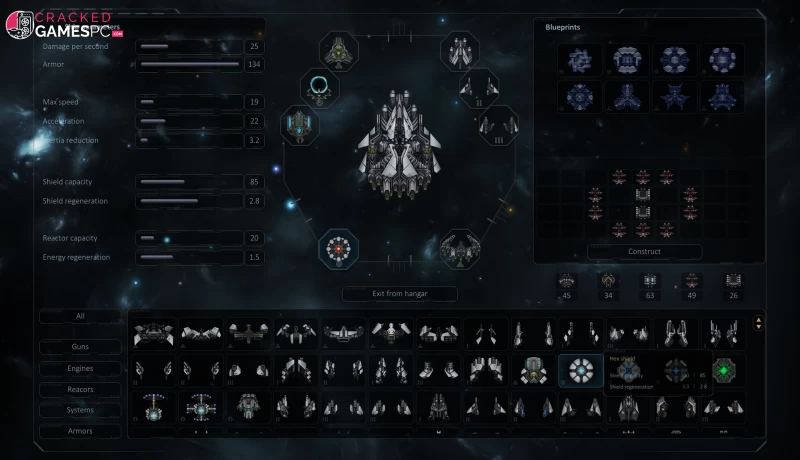Select the resource icon showing 45

(567, 282)
